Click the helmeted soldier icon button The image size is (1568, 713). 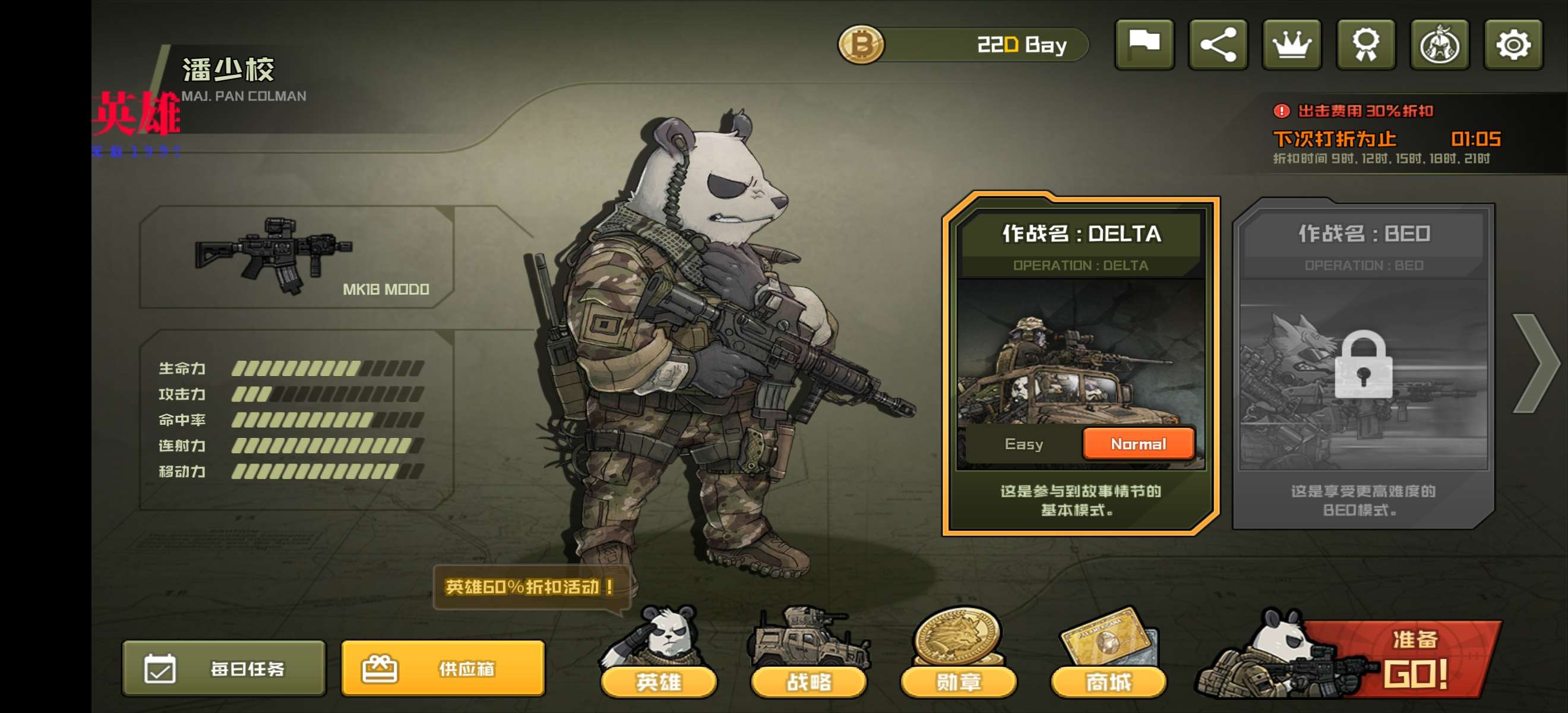click(x=1440, y=45)
